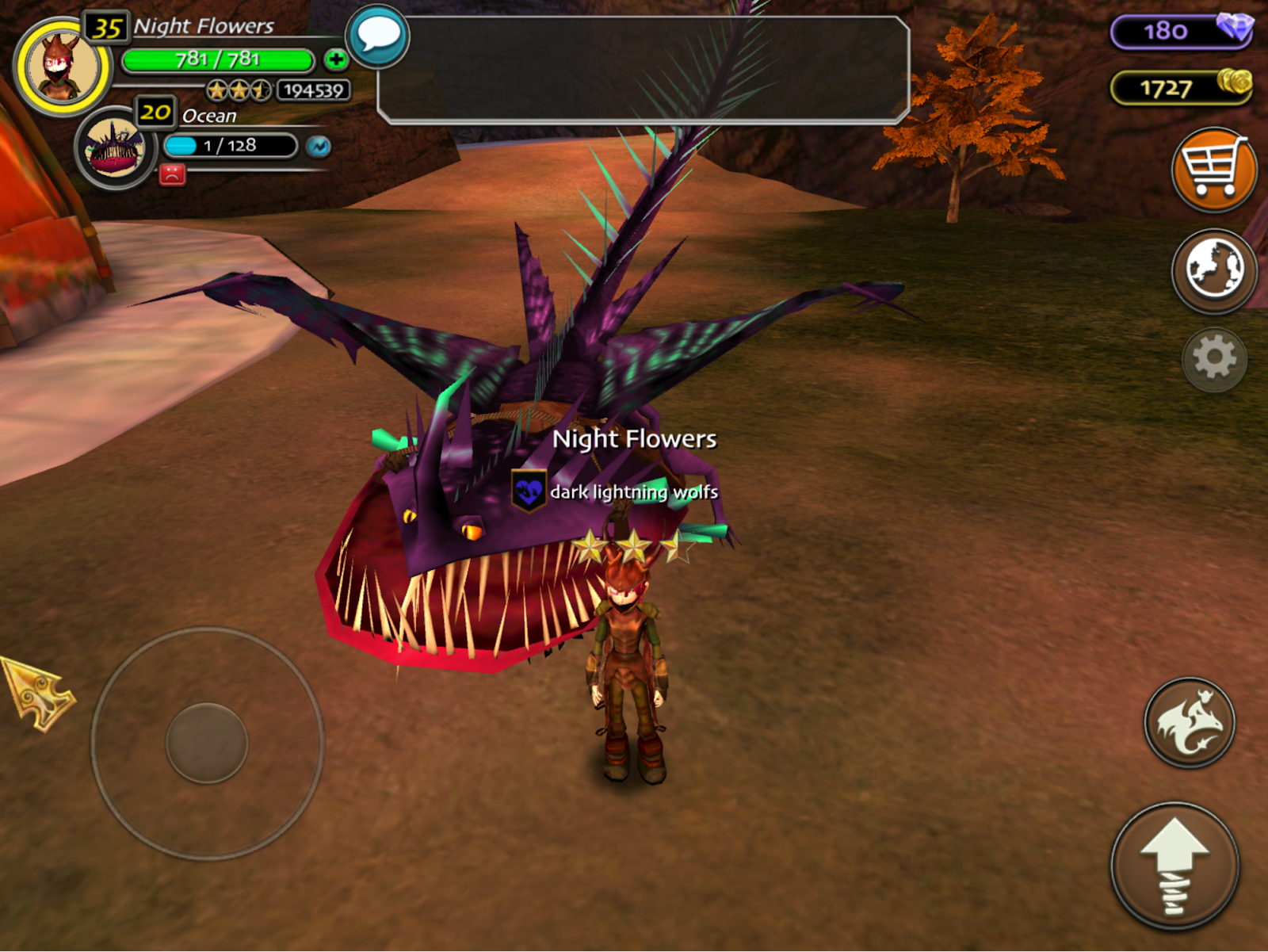Screen dimensions: 1268x952
Task: Mount the dragon with the rider button
Action: (x=1189, y=722)
